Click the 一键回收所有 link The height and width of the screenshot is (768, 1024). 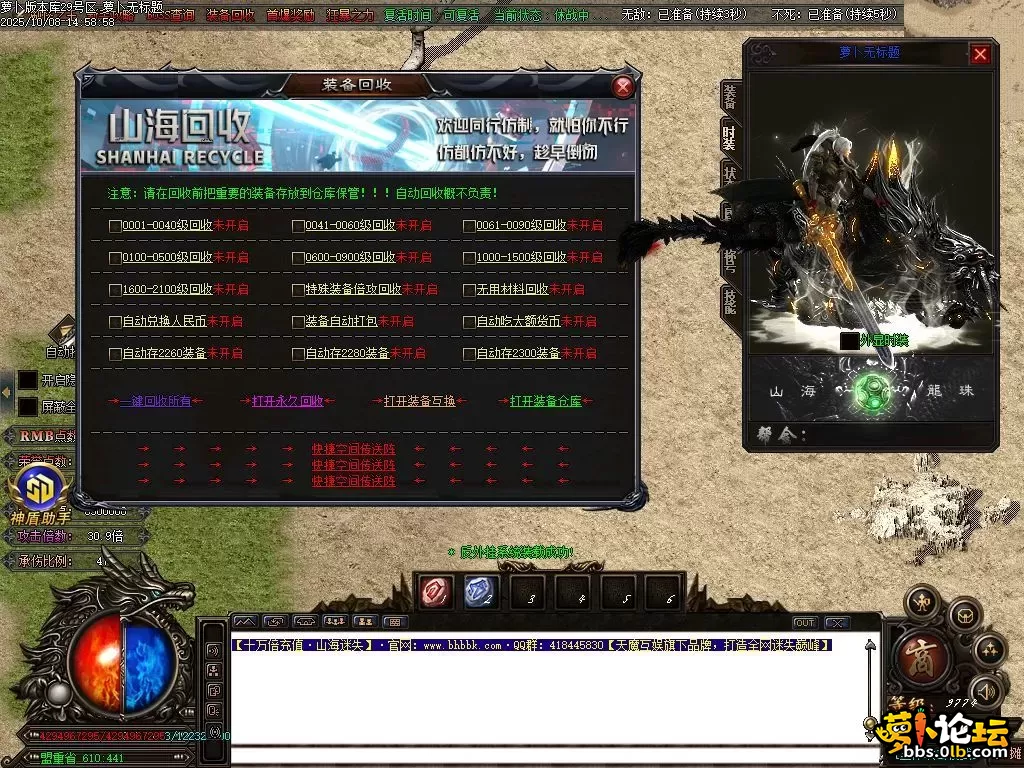click(x=155, y=401)
